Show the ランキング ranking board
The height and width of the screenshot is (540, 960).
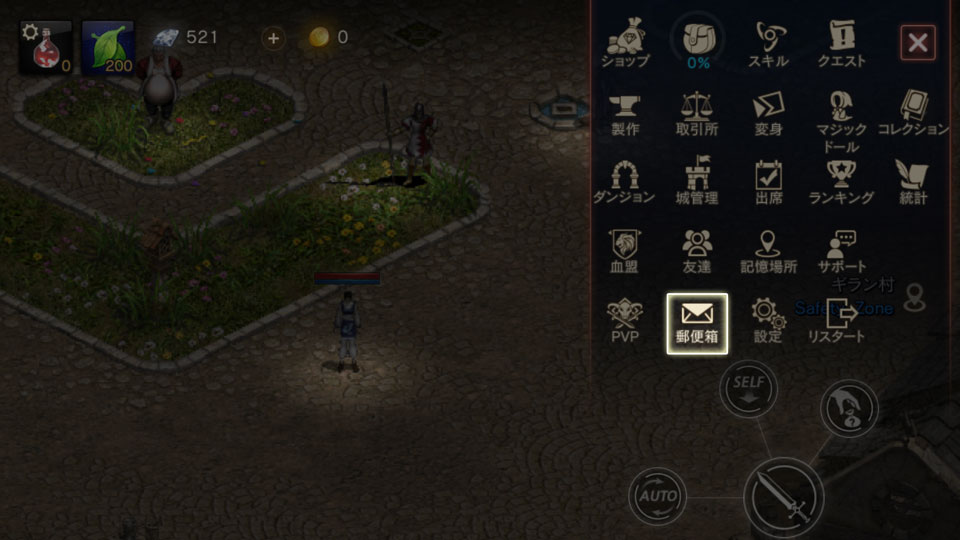(841, 181)
